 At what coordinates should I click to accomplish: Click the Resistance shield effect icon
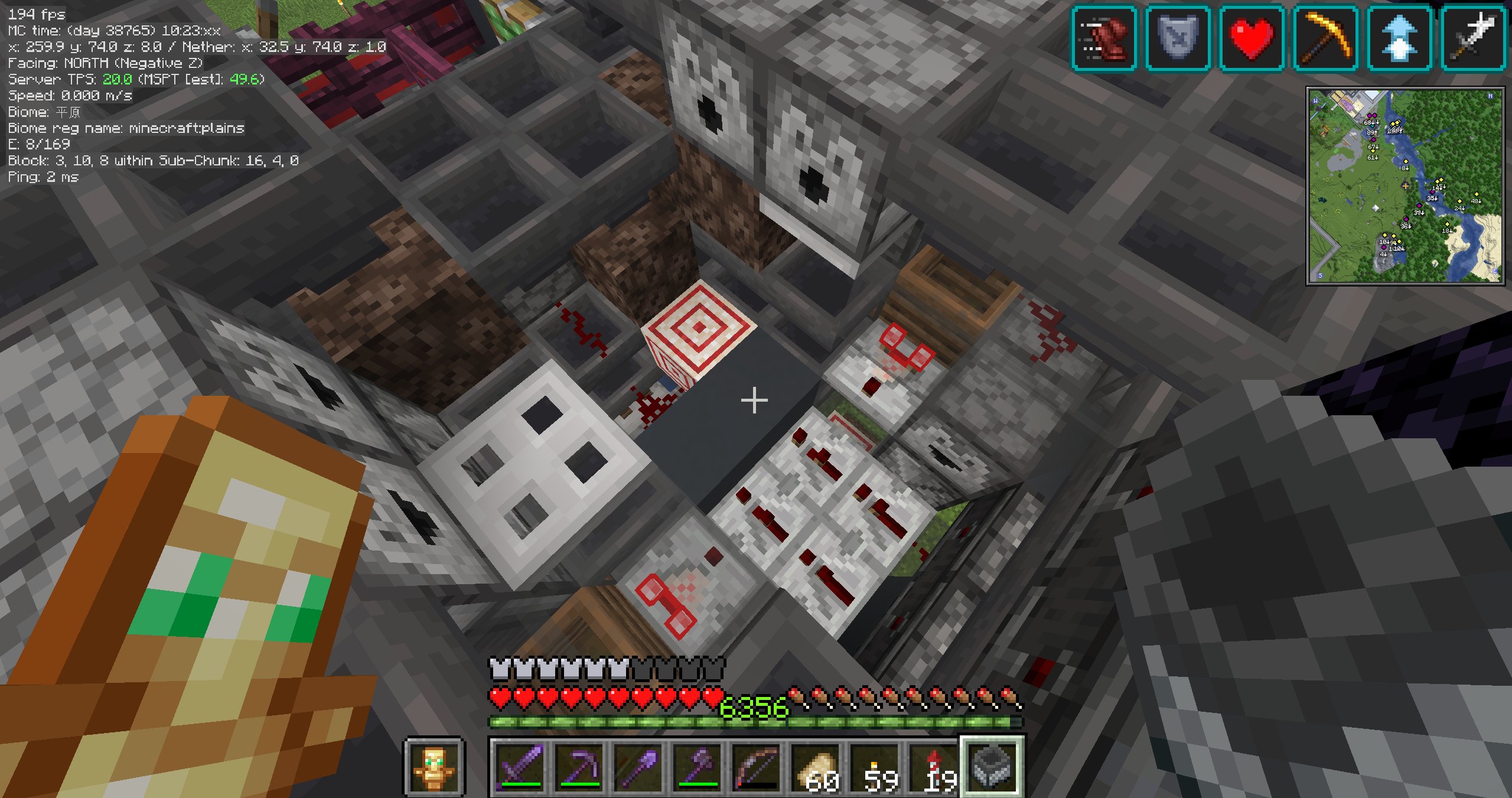pyautogui.click(x=1178, y=38)
